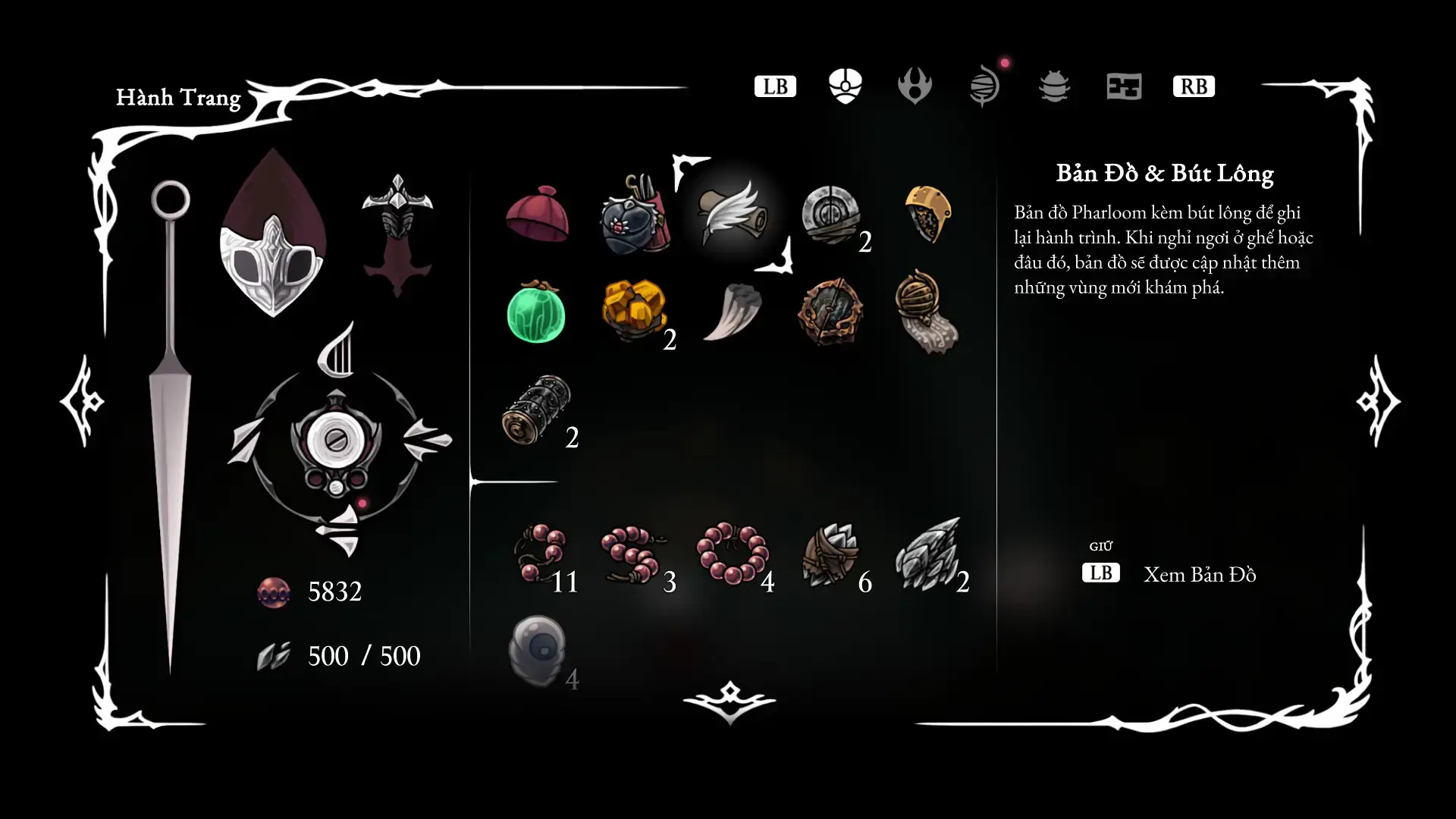The width and height of the screenshot is (1456, 819).
Task: Select the black engraved cylinder item
Action: click(536, 409)
